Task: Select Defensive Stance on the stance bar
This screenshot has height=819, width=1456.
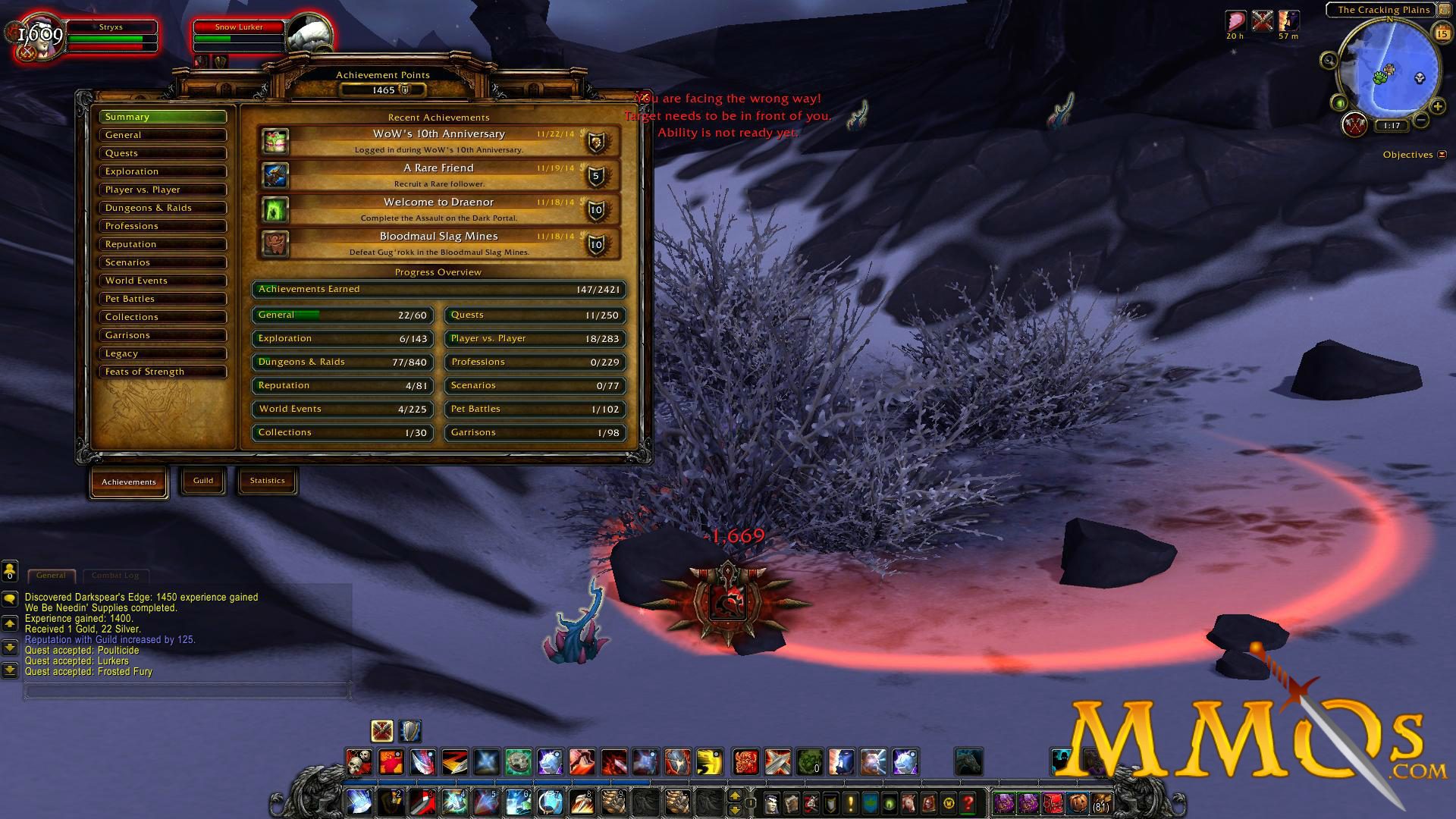Action: point(407,732)
